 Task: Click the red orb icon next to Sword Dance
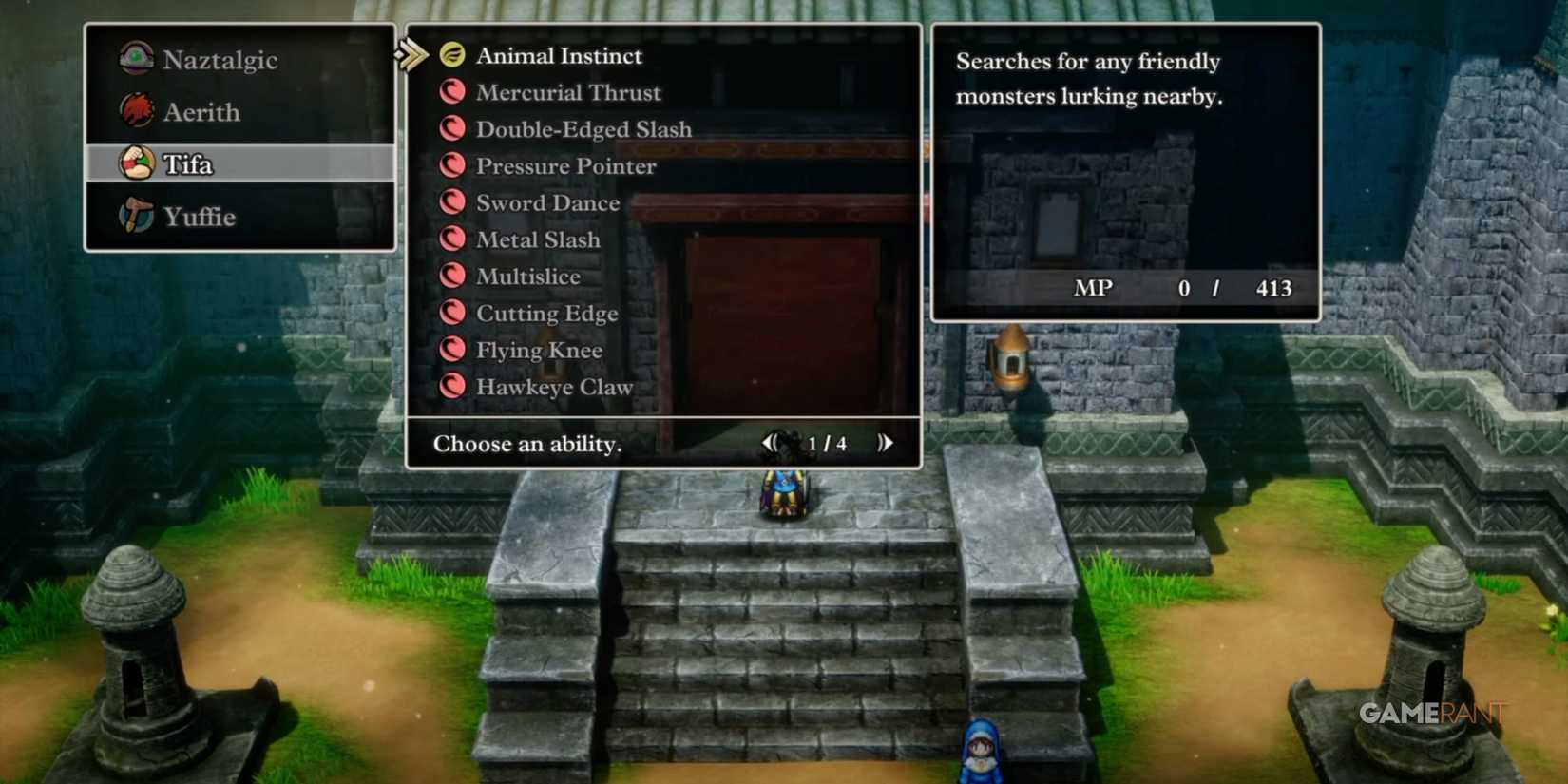pos(454,202)
